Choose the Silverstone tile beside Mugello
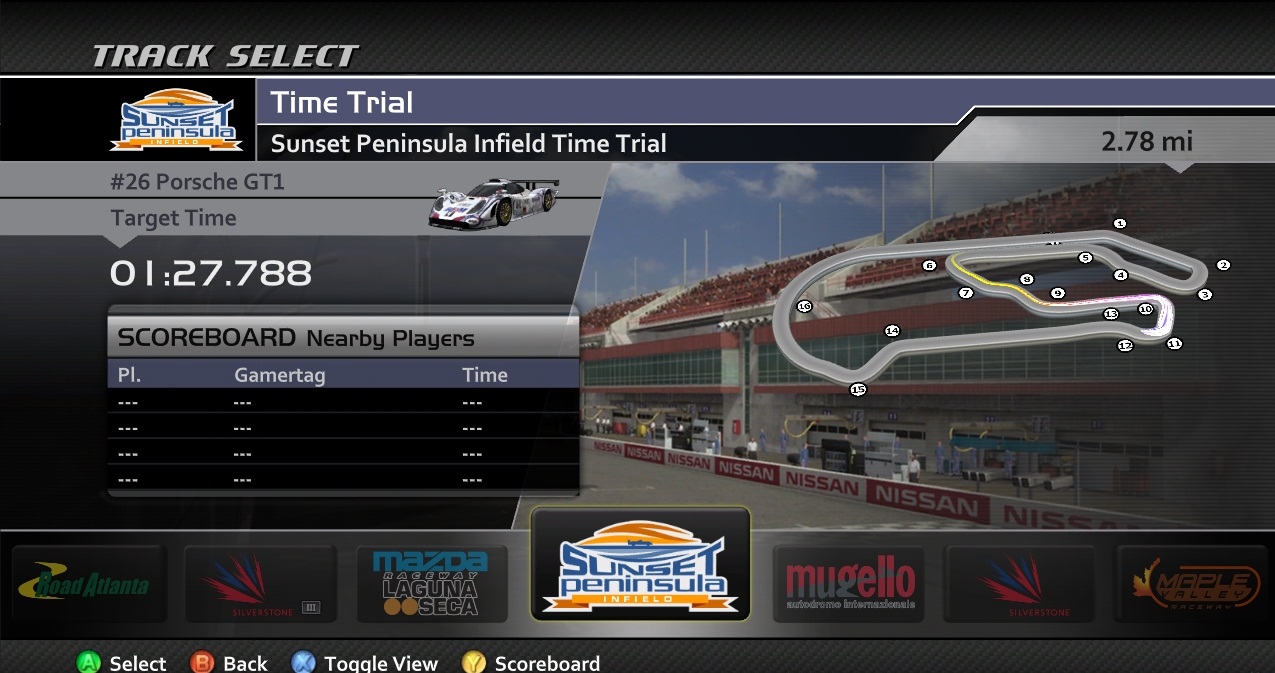Screen dimensions: 1275x673 [1021, 584]
